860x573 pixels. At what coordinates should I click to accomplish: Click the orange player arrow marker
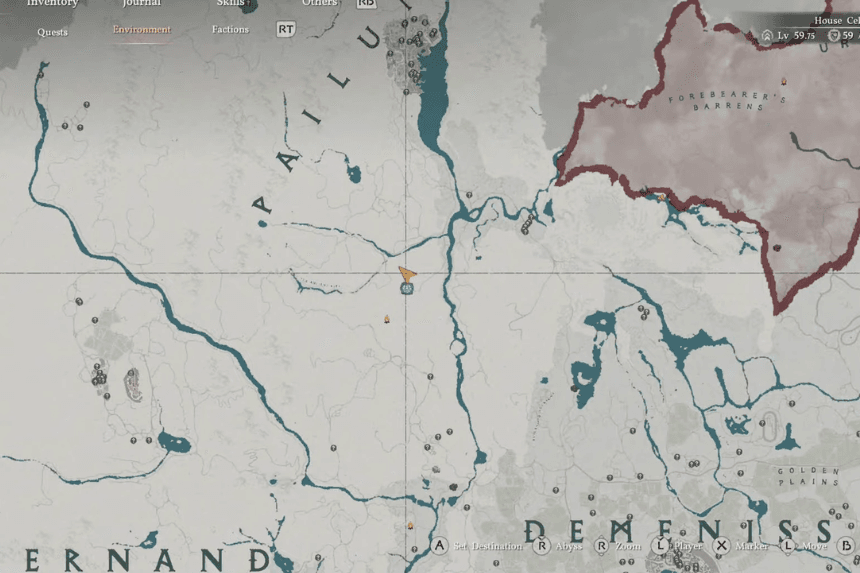tap(407, 273)
